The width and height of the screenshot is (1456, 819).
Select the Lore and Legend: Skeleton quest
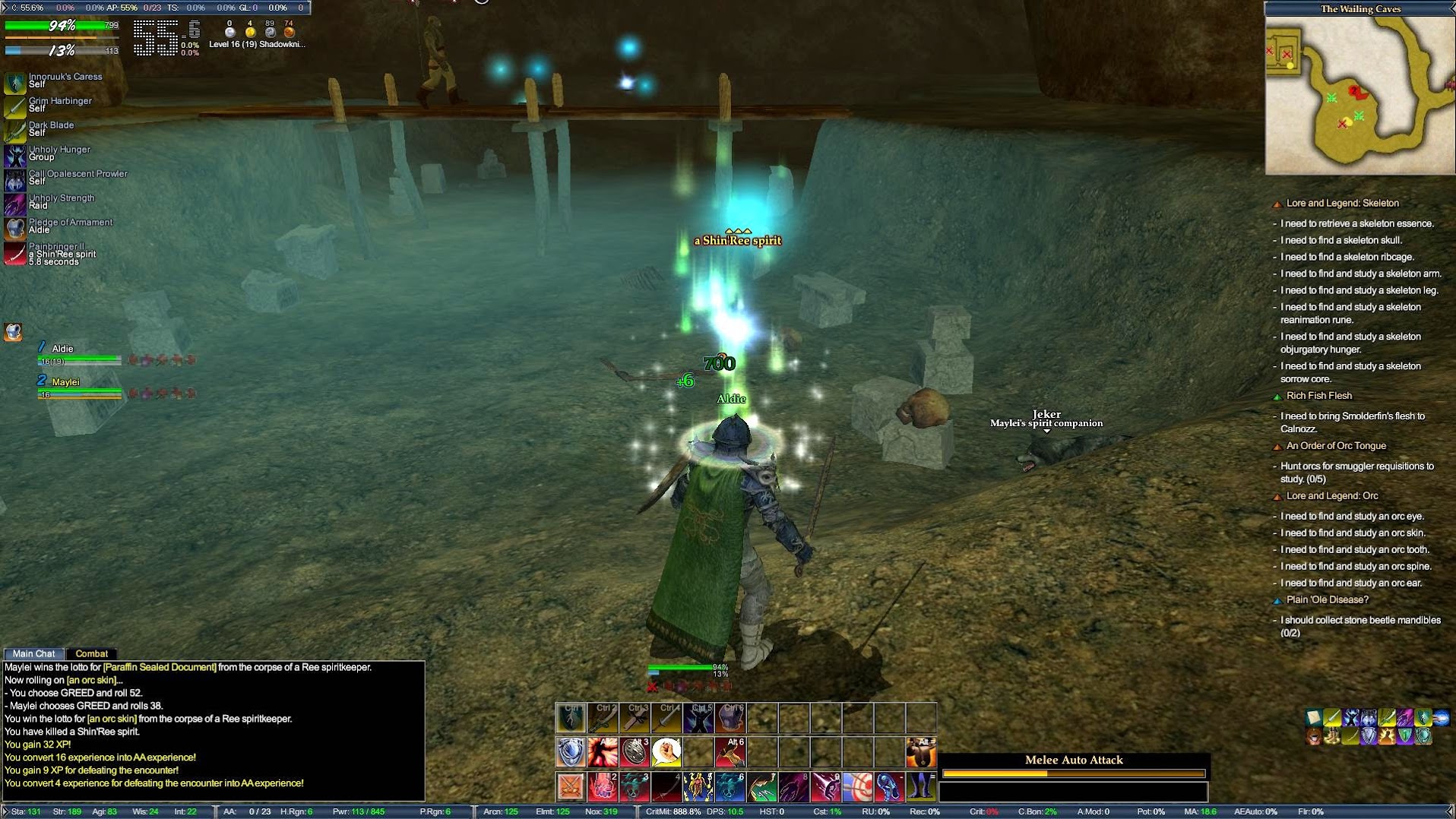click(1341, 204)
